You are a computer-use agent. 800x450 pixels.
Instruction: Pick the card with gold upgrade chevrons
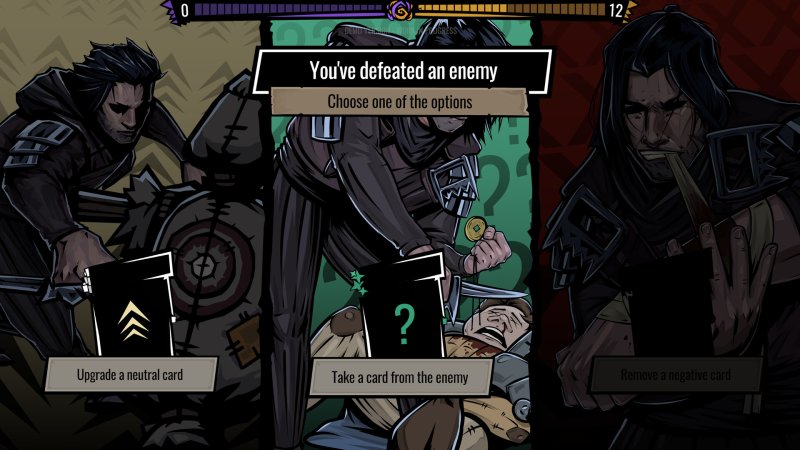134,310
